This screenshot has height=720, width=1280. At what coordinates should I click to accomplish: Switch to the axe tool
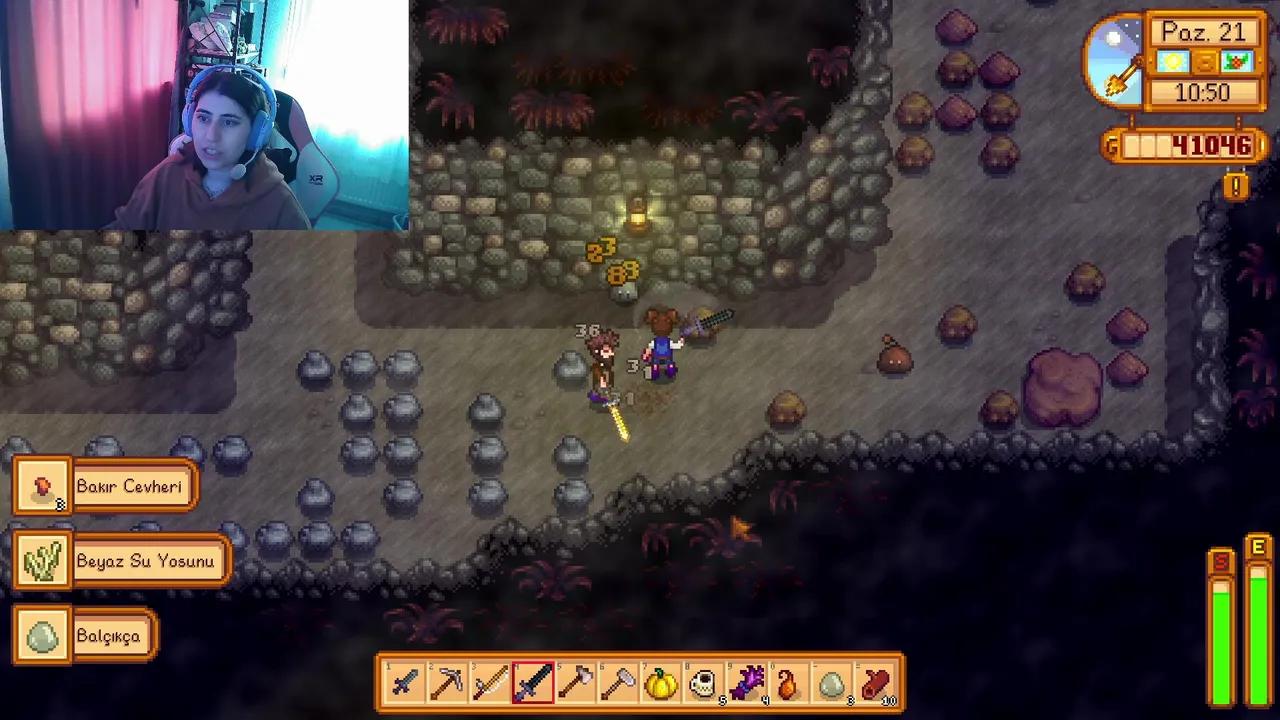(576, 684)
